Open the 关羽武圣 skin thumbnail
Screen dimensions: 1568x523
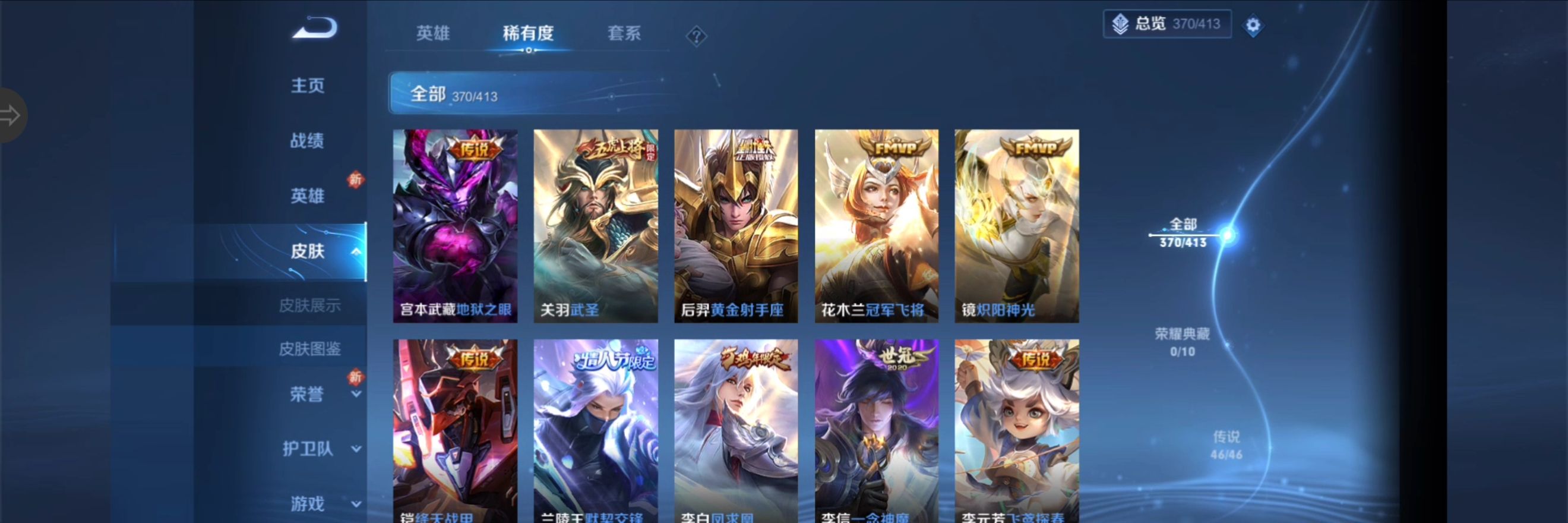click(x=594, y=225)
